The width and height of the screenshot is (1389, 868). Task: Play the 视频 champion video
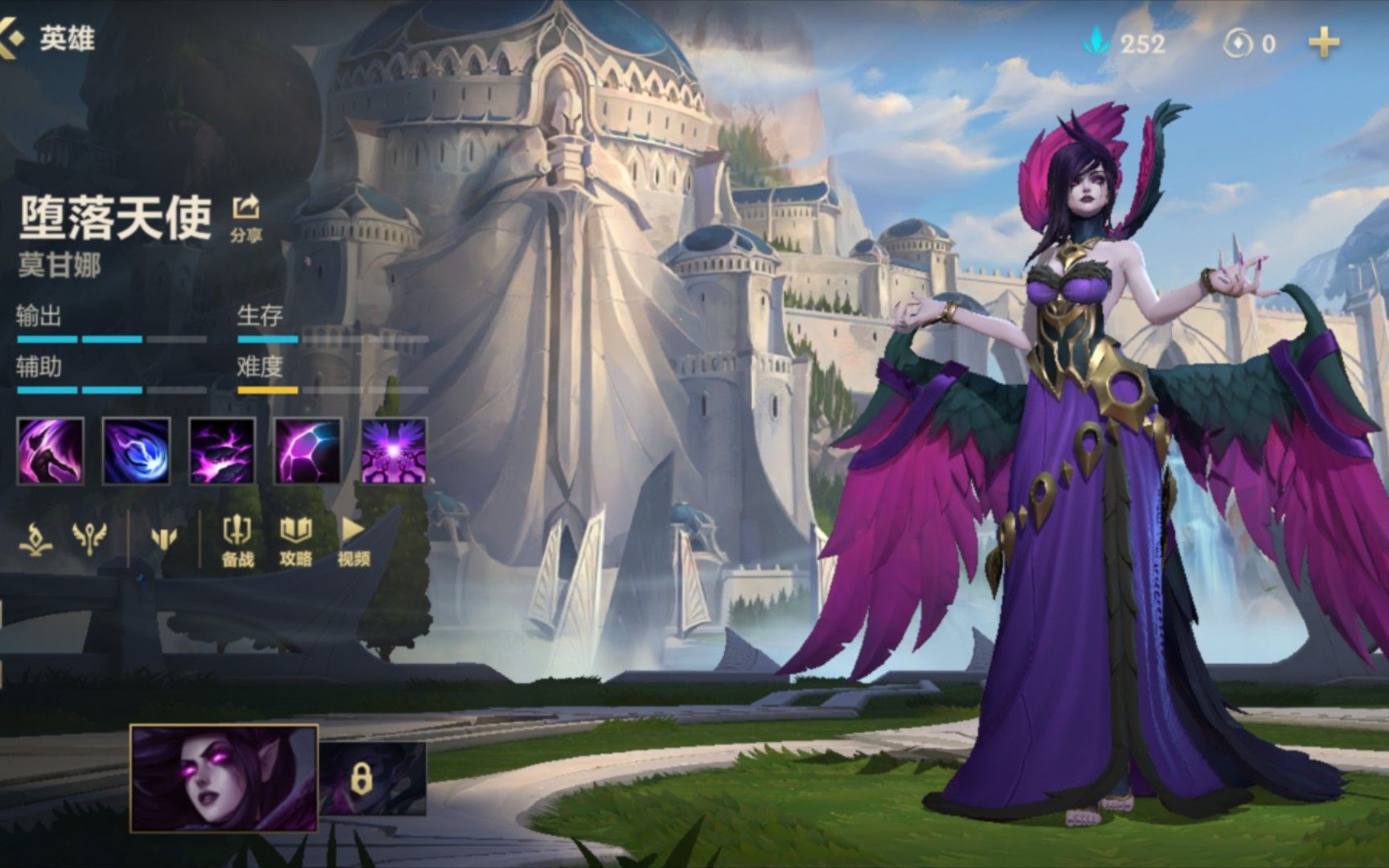(x=353, y=541)
